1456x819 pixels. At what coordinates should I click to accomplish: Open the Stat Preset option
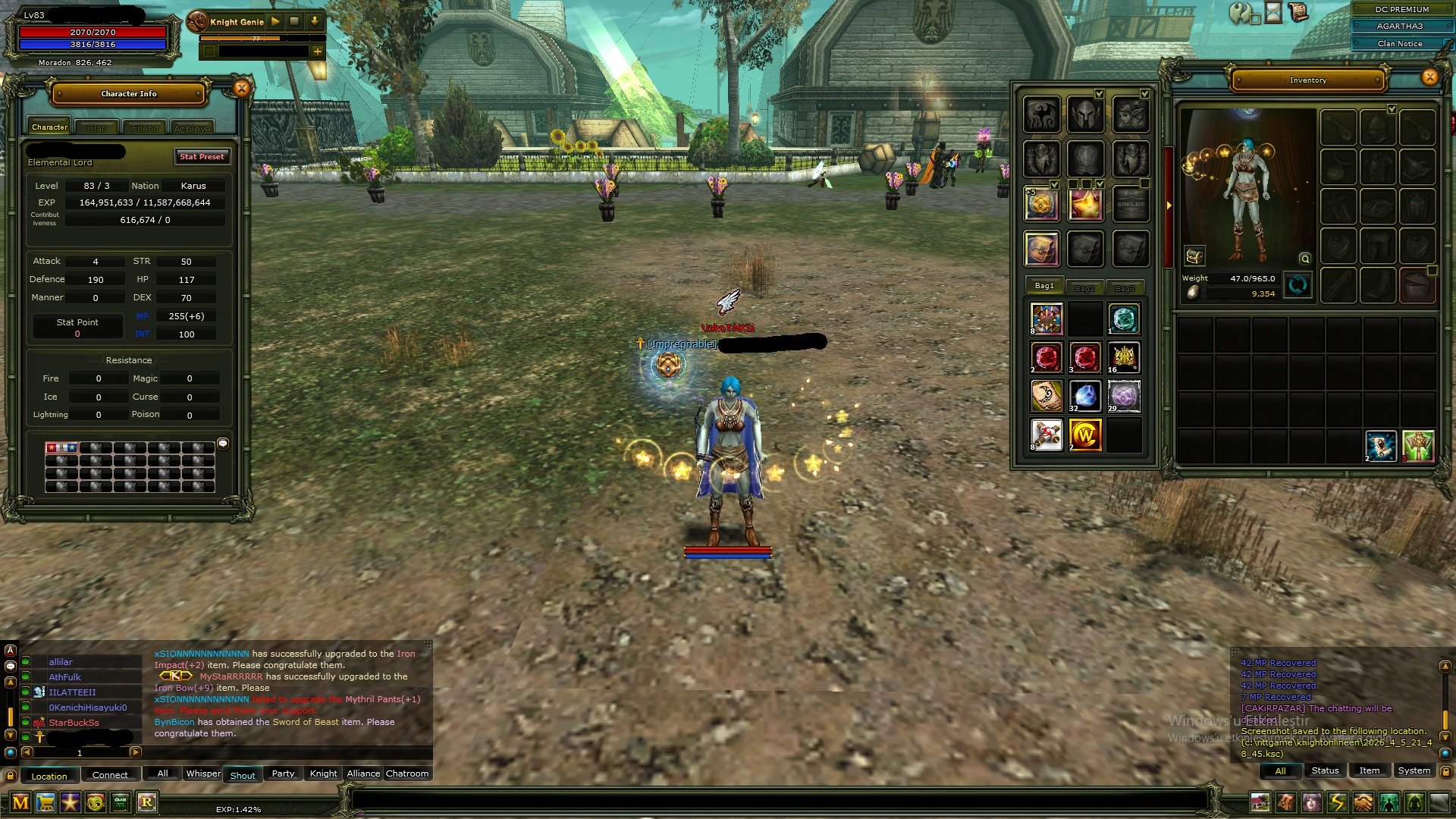tap(202, 157)
